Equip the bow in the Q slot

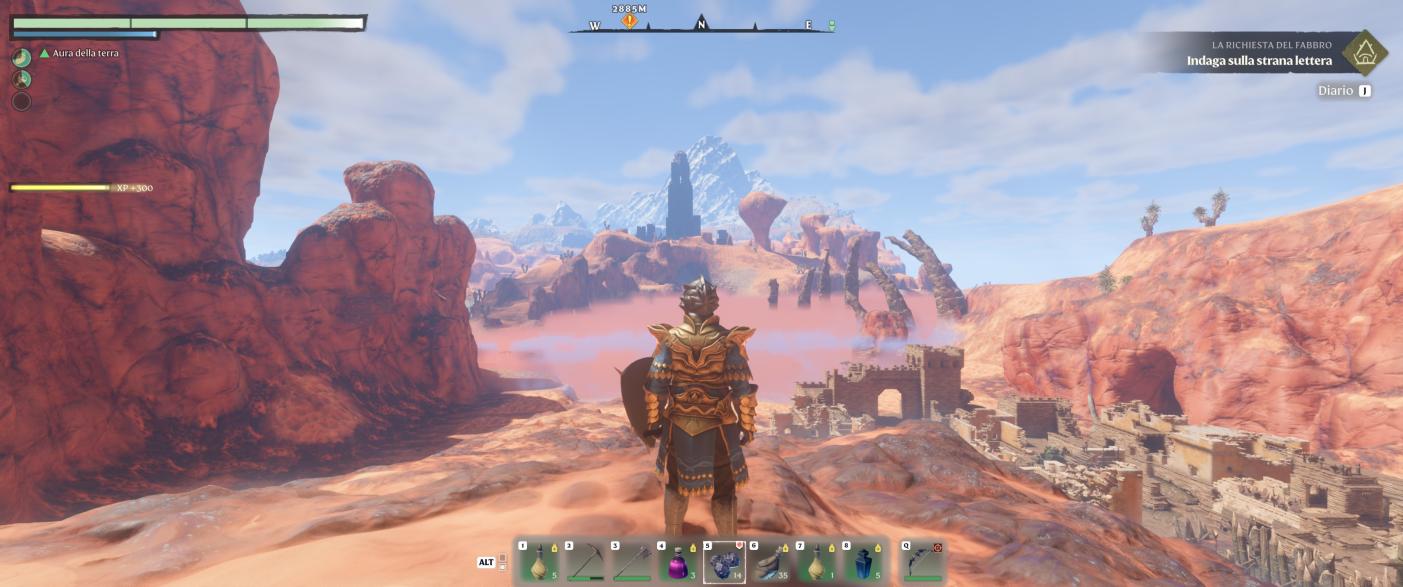922,562
